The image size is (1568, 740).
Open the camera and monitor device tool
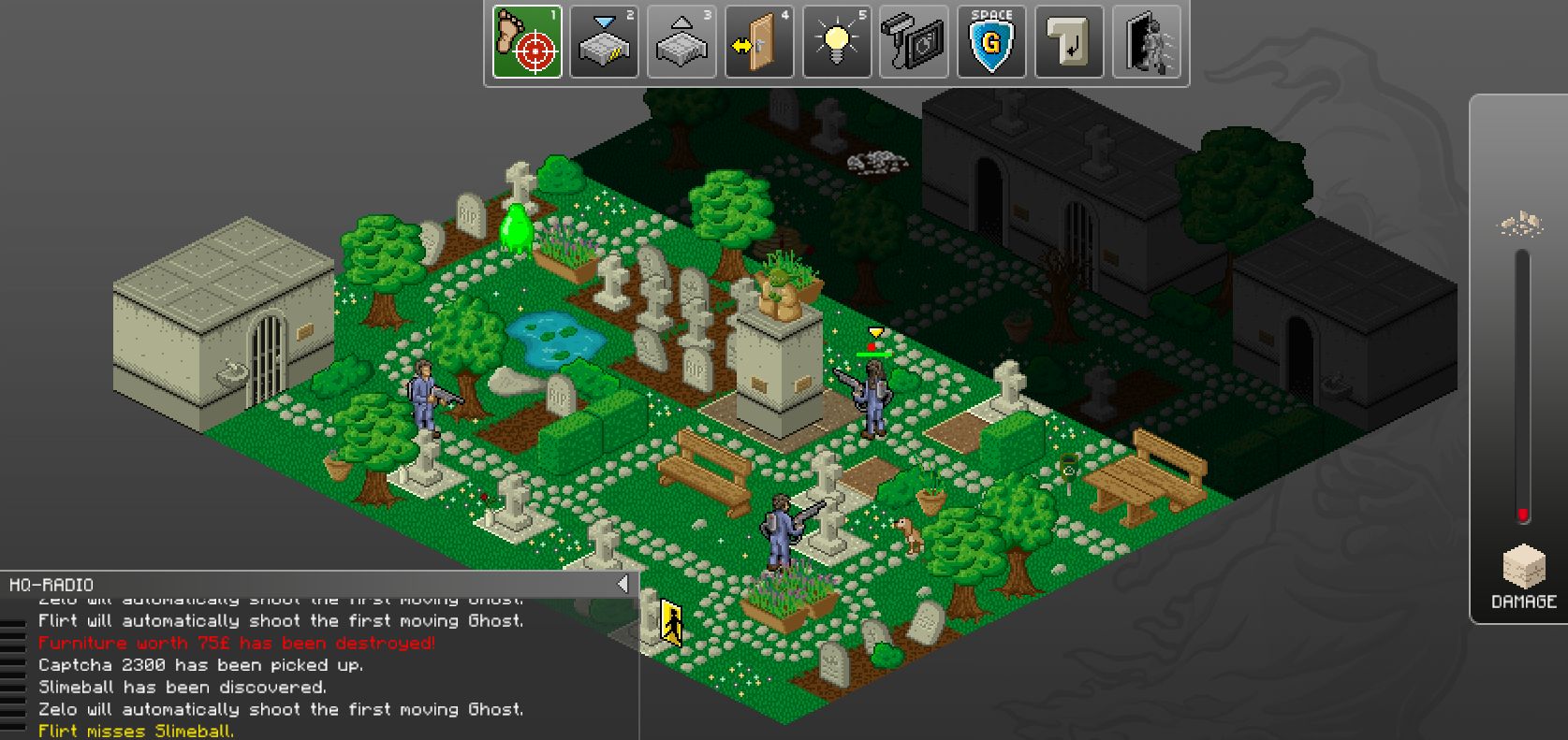915,42
